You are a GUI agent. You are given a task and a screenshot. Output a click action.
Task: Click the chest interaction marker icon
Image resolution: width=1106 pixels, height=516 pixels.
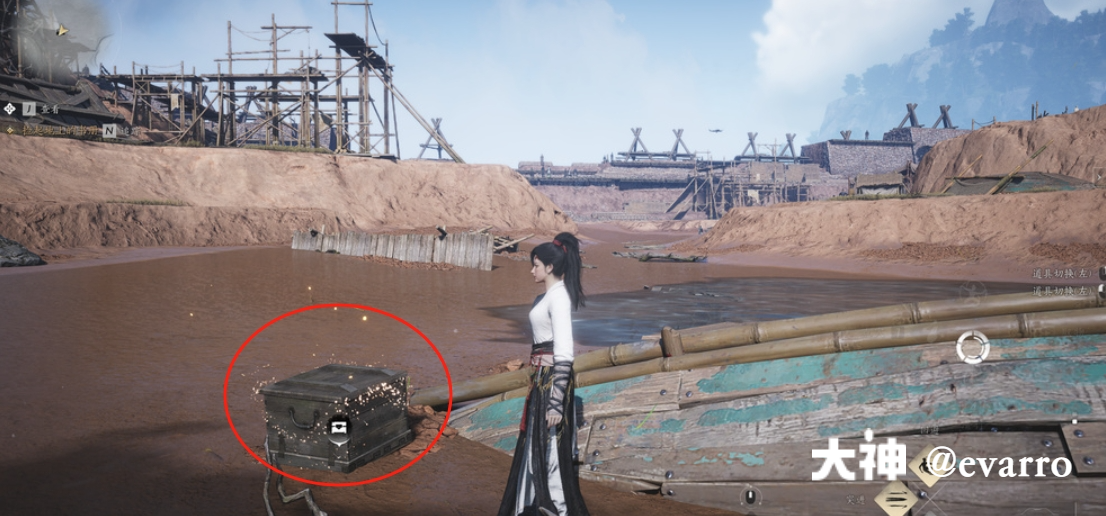(339, 427)
